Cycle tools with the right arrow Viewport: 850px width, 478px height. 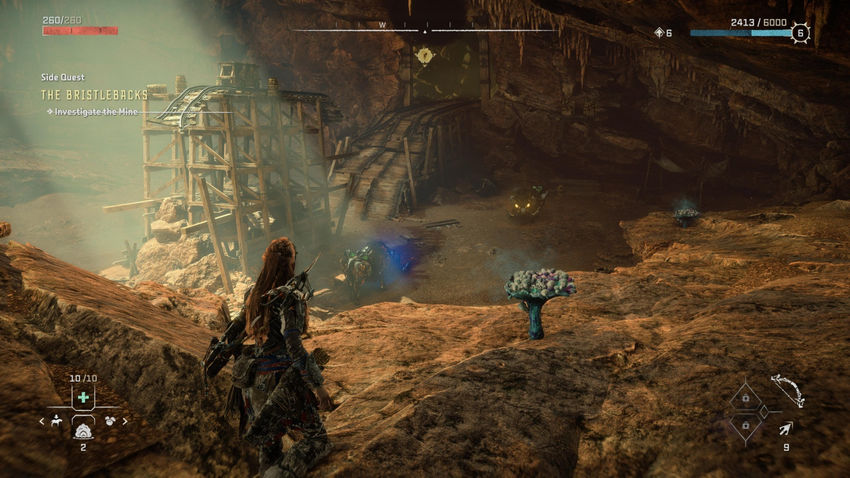pos(125,421)
